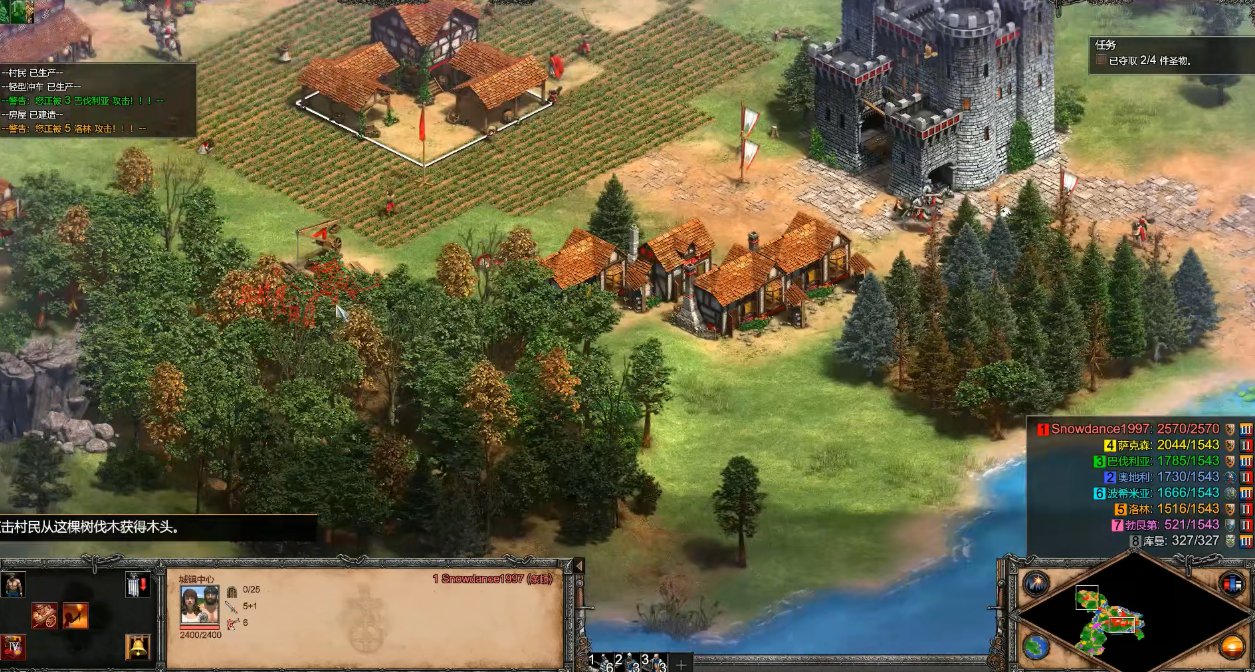1255x672 pixels.
Task: Train a villager from the command panel
Action: pyautogui.click(x=14, y=586)
